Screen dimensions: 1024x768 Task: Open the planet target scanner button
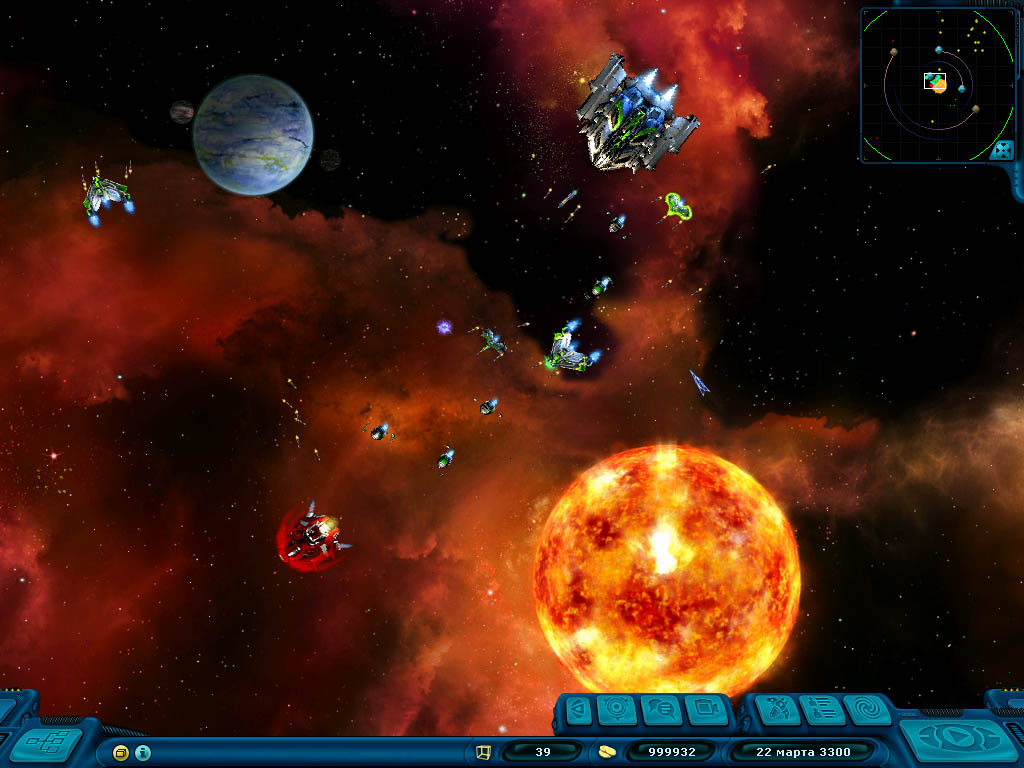click(x=617, y=710)
